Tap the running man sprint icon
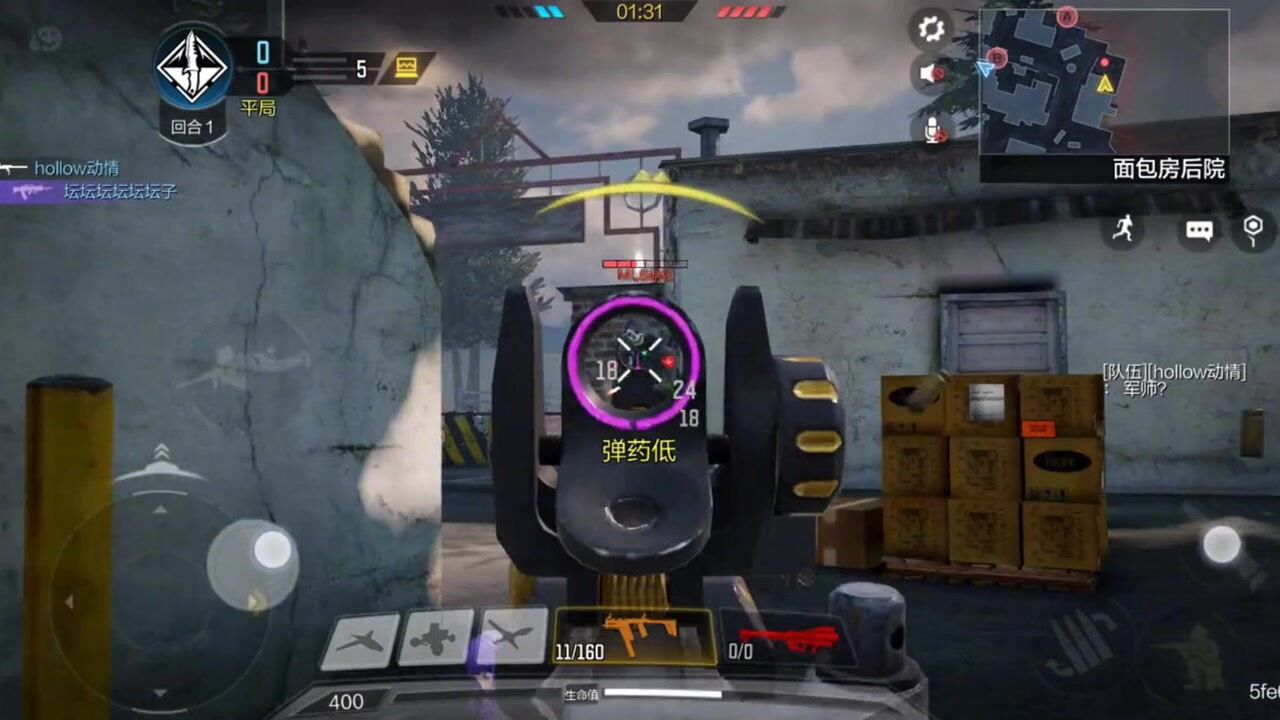1280x720 pixels. click(x=1124, y=230)
